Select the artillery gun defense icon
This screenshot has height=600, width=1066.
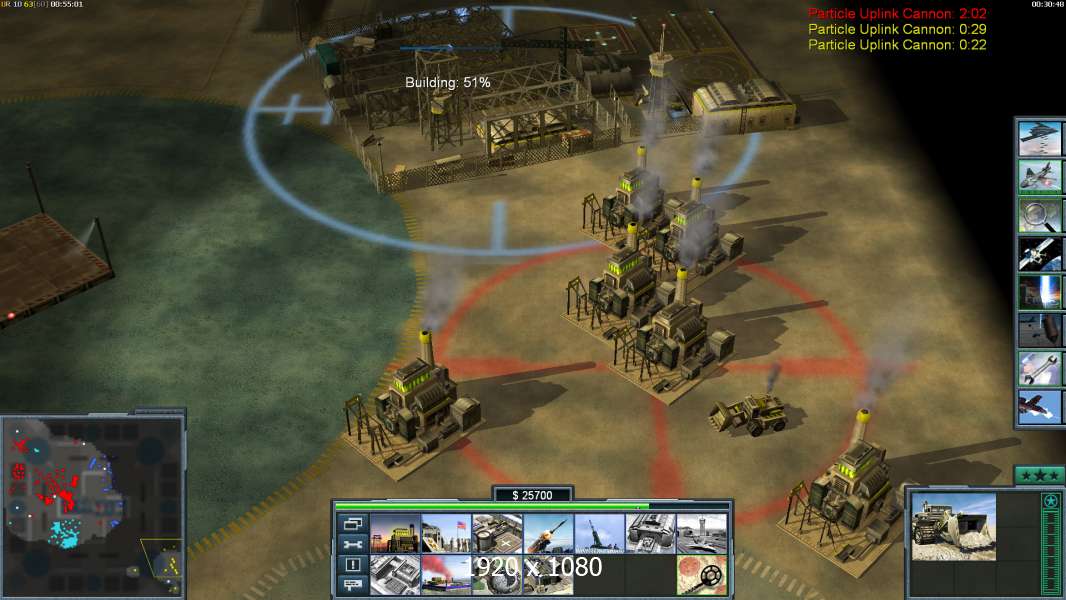599,534
